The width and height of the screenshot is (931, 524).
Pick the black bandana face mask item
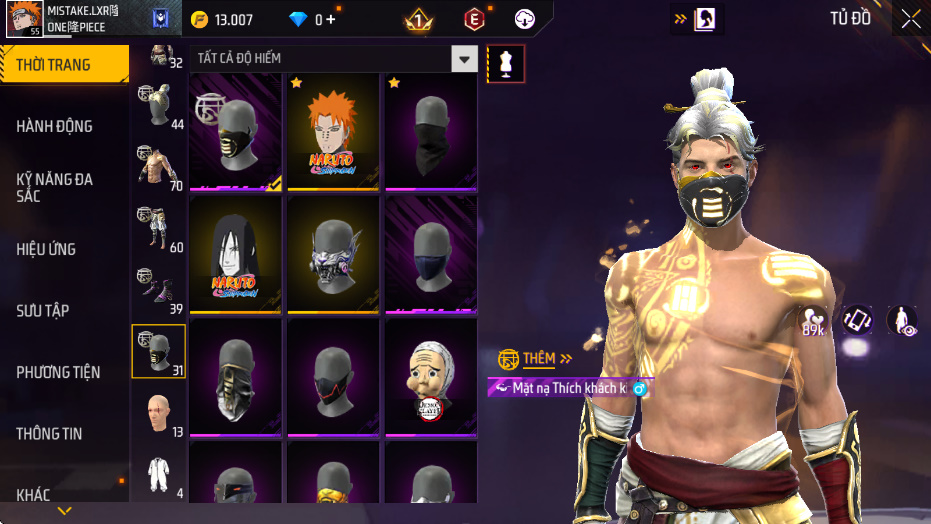(430, 130)
